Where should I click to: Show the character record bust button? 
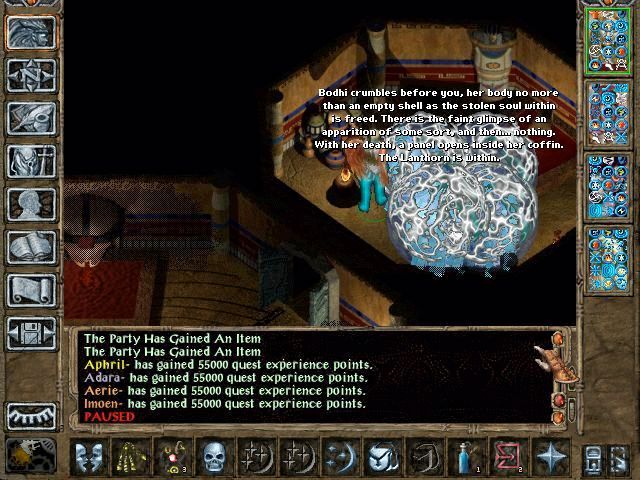pyautogui.click(x=30, y=203)
